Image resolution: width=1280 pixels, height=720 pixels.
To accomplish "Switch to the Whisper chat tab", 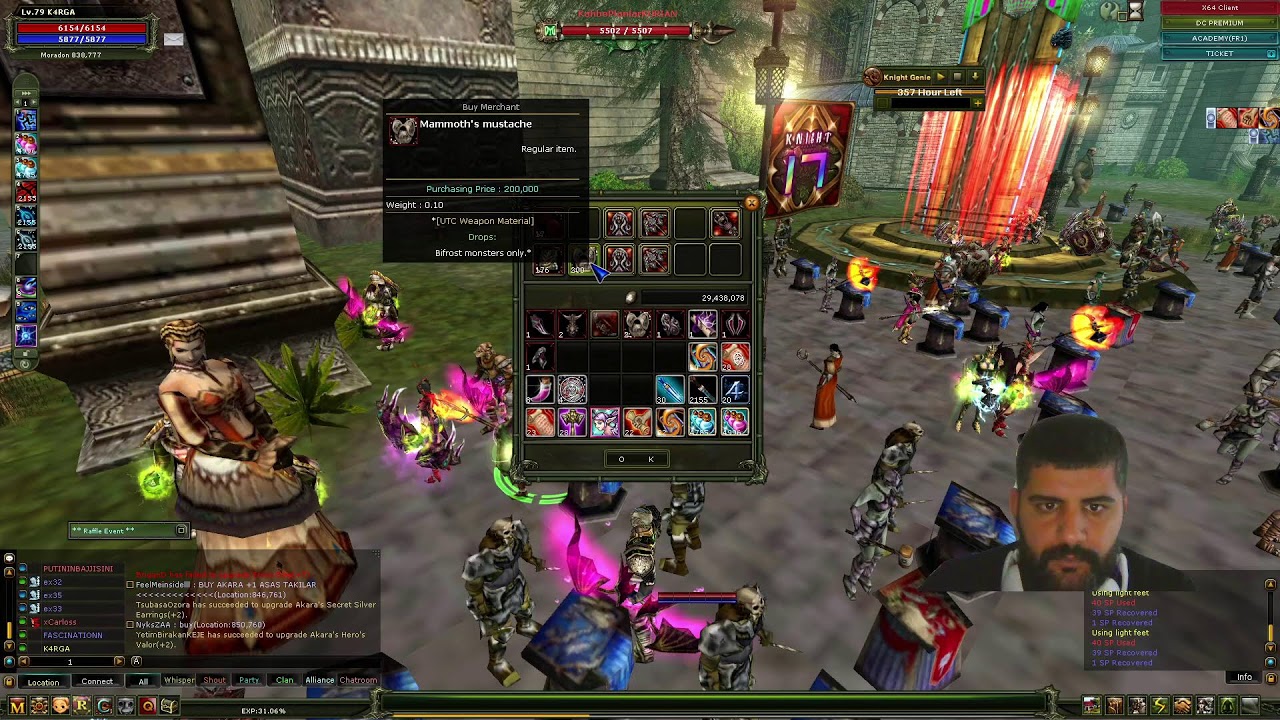I will [x=179, y=681].
